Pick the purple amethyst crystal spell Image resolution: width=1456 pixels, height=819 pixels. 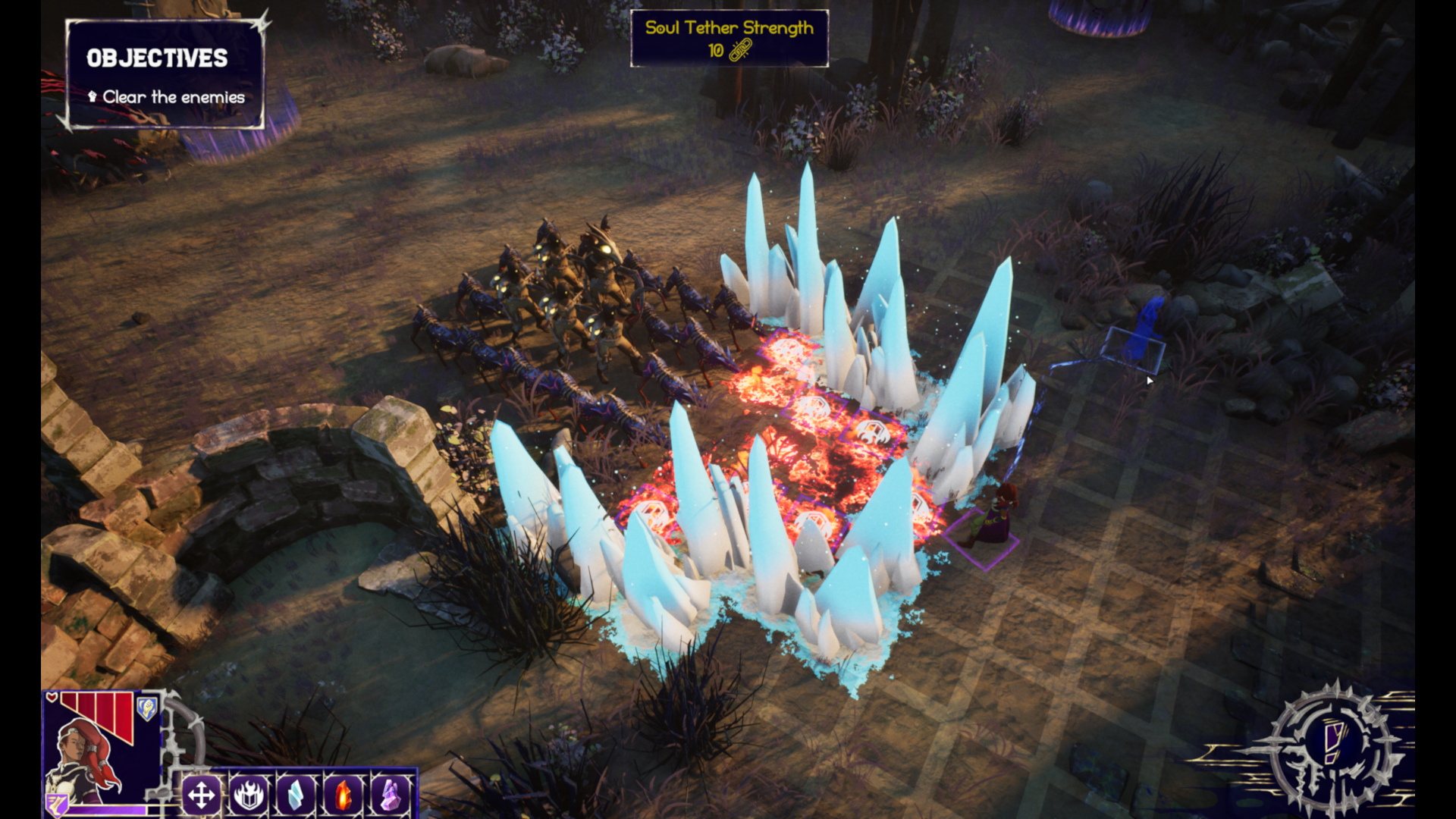[390, 795]
